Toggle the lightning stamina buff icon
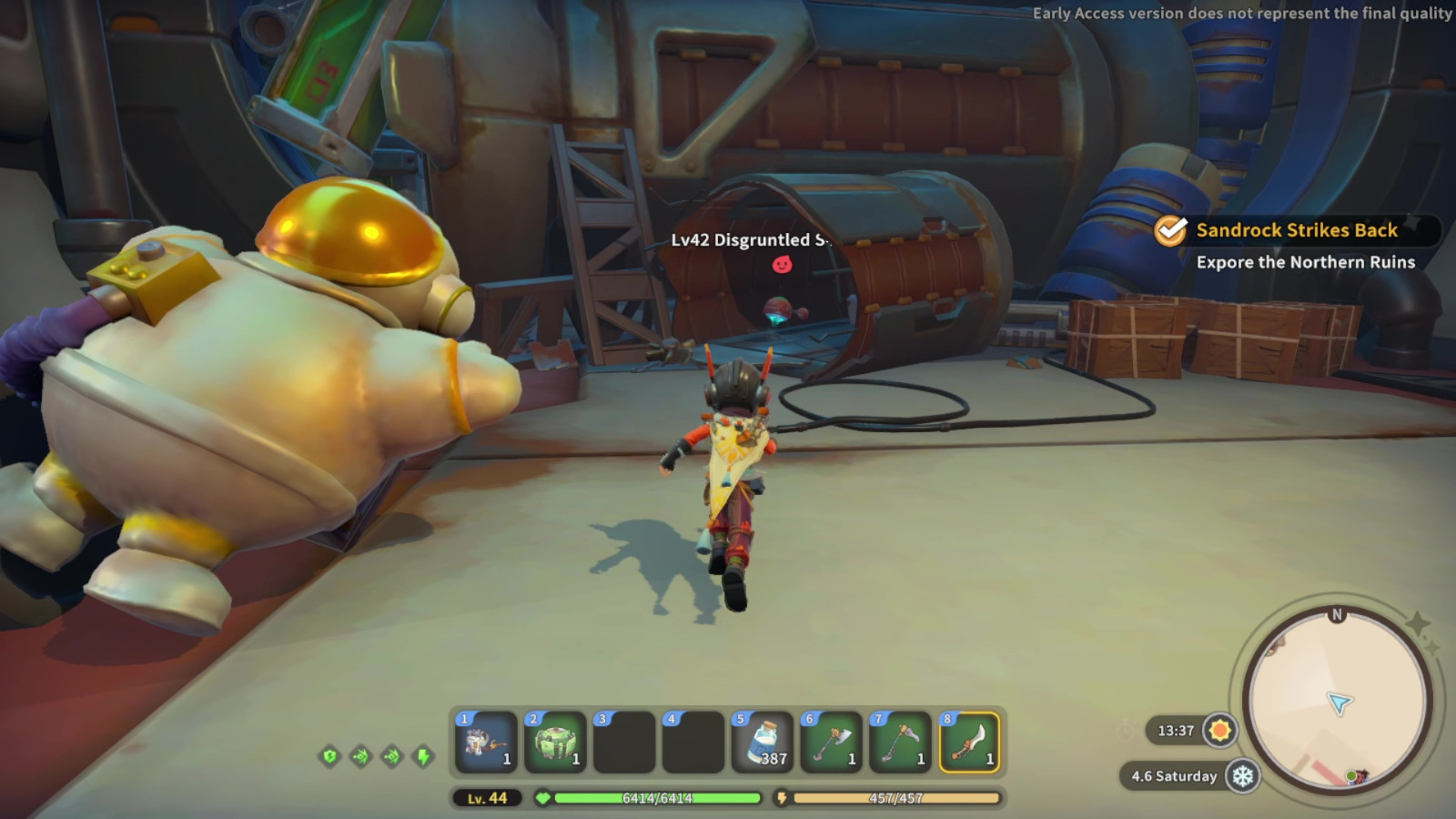Screen dimensions: 1456x819 424,756
